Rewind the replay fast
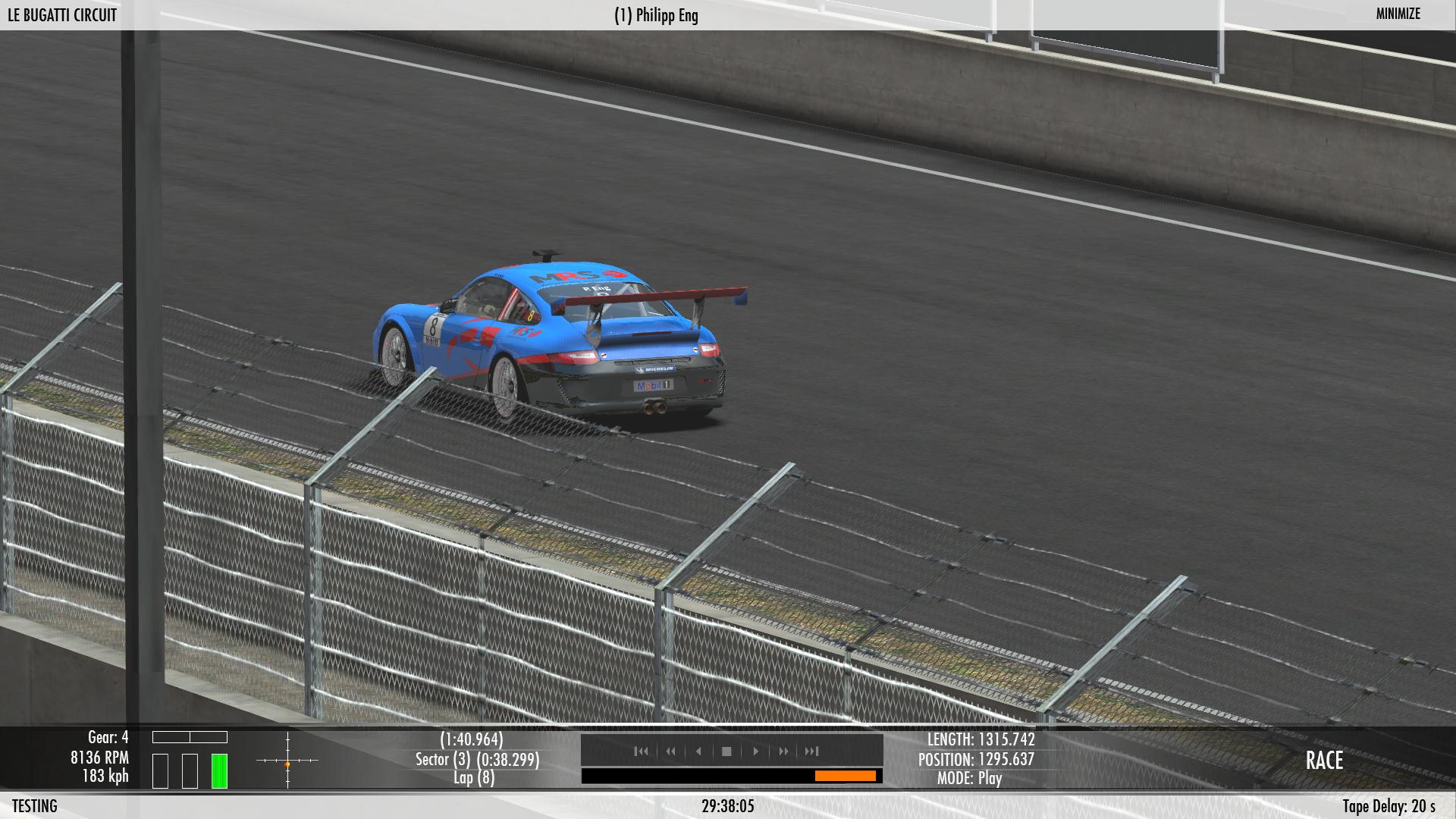Viewport: 1456px width, 819px height. [670, 751]
